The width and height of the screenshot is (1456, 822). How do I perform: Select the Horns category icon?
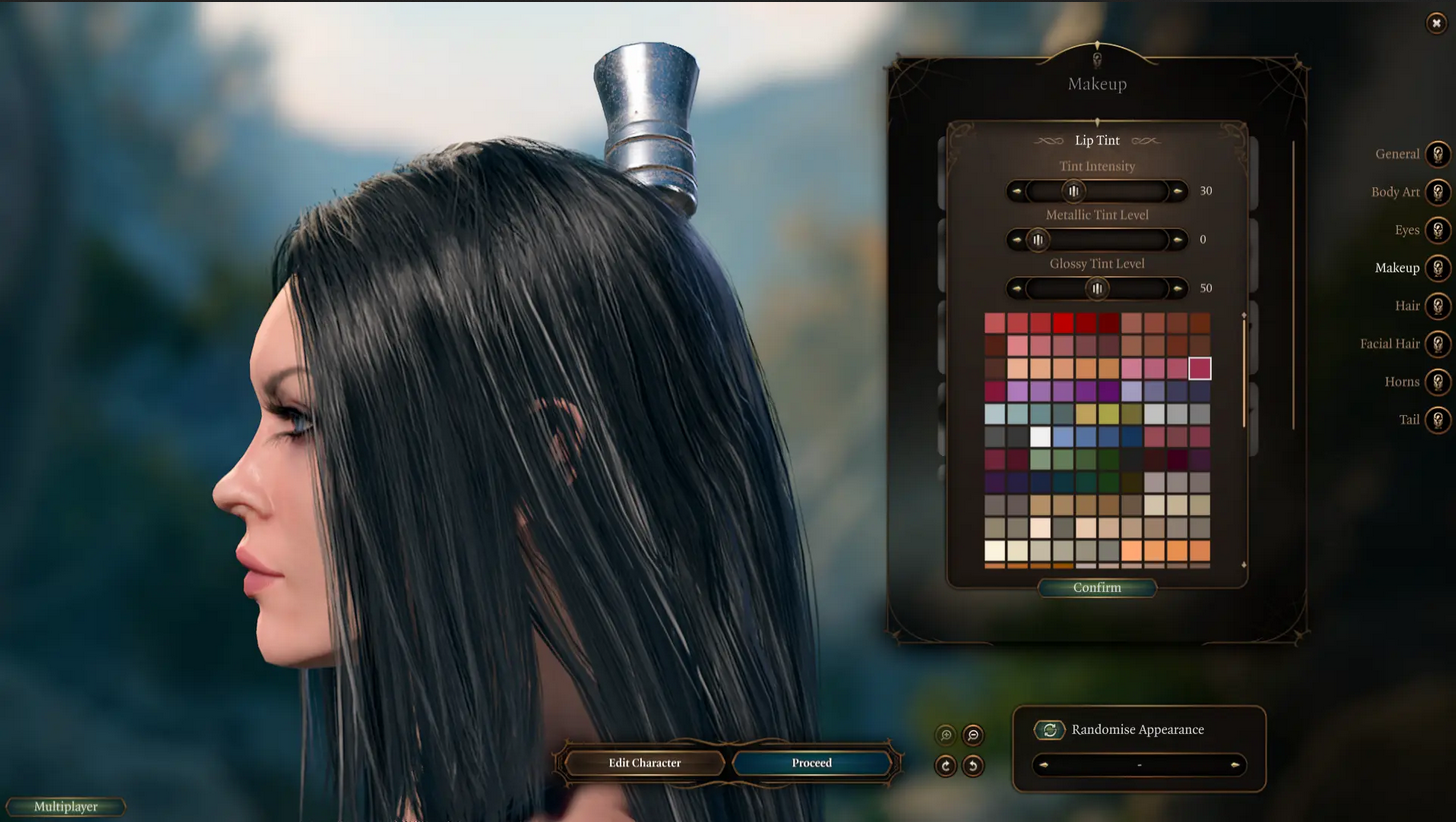1438,382
